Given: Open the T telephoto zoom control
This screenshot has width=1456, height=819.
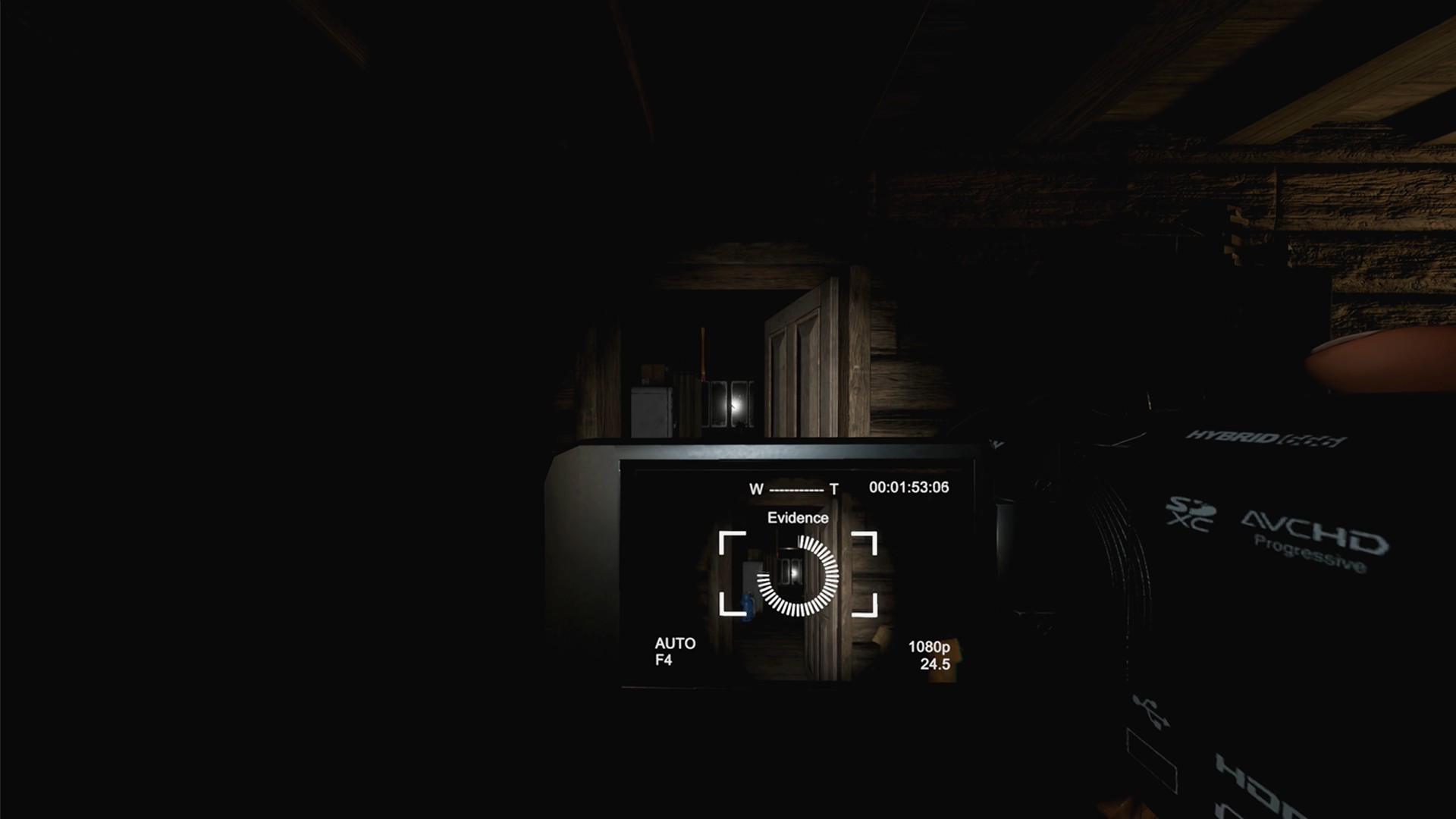Looking at the screenshot, I should (x=834, y=489).
